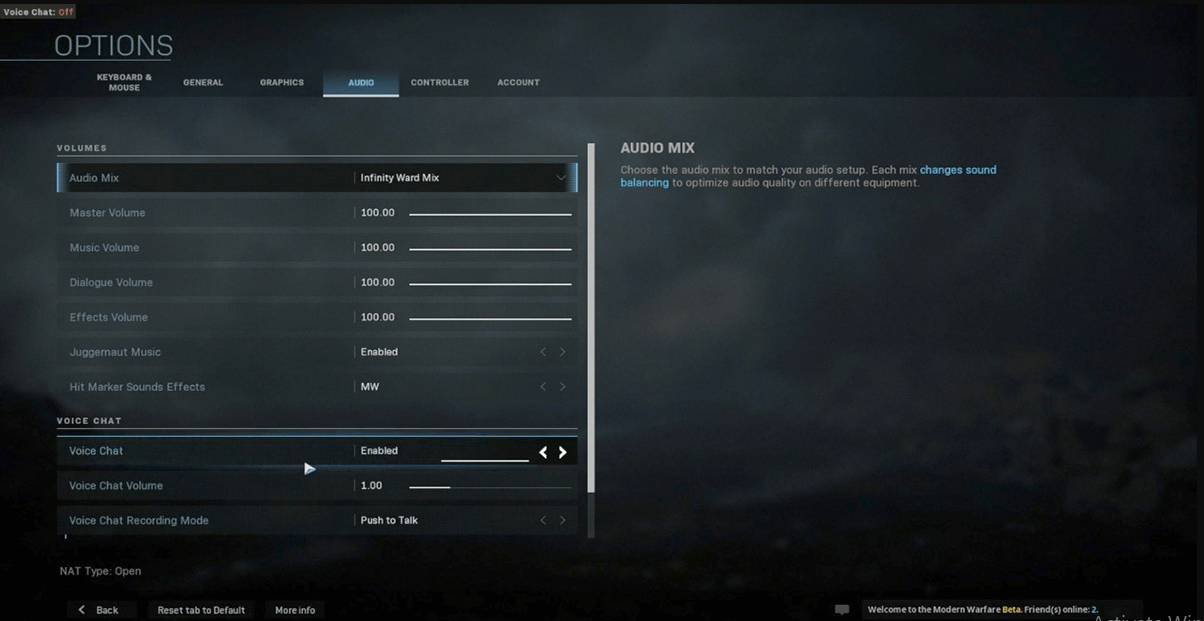Switch to the Graphics tab
This screenshot has height=621, width=1204.
[x=282, y=82]
